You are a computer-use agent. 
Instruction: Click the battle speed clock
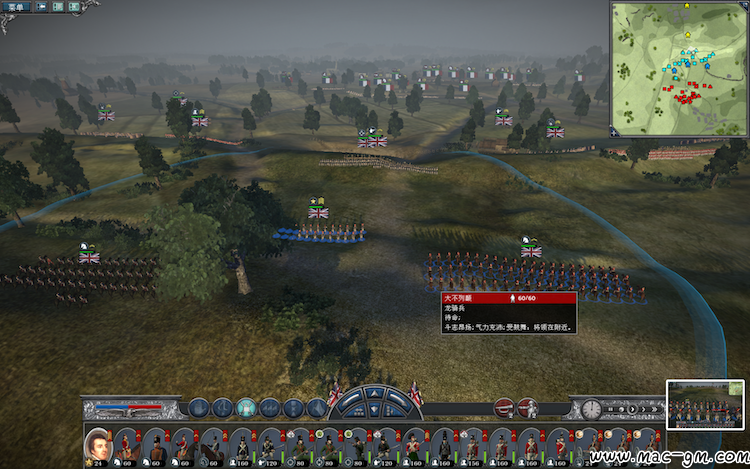[591, 409]
